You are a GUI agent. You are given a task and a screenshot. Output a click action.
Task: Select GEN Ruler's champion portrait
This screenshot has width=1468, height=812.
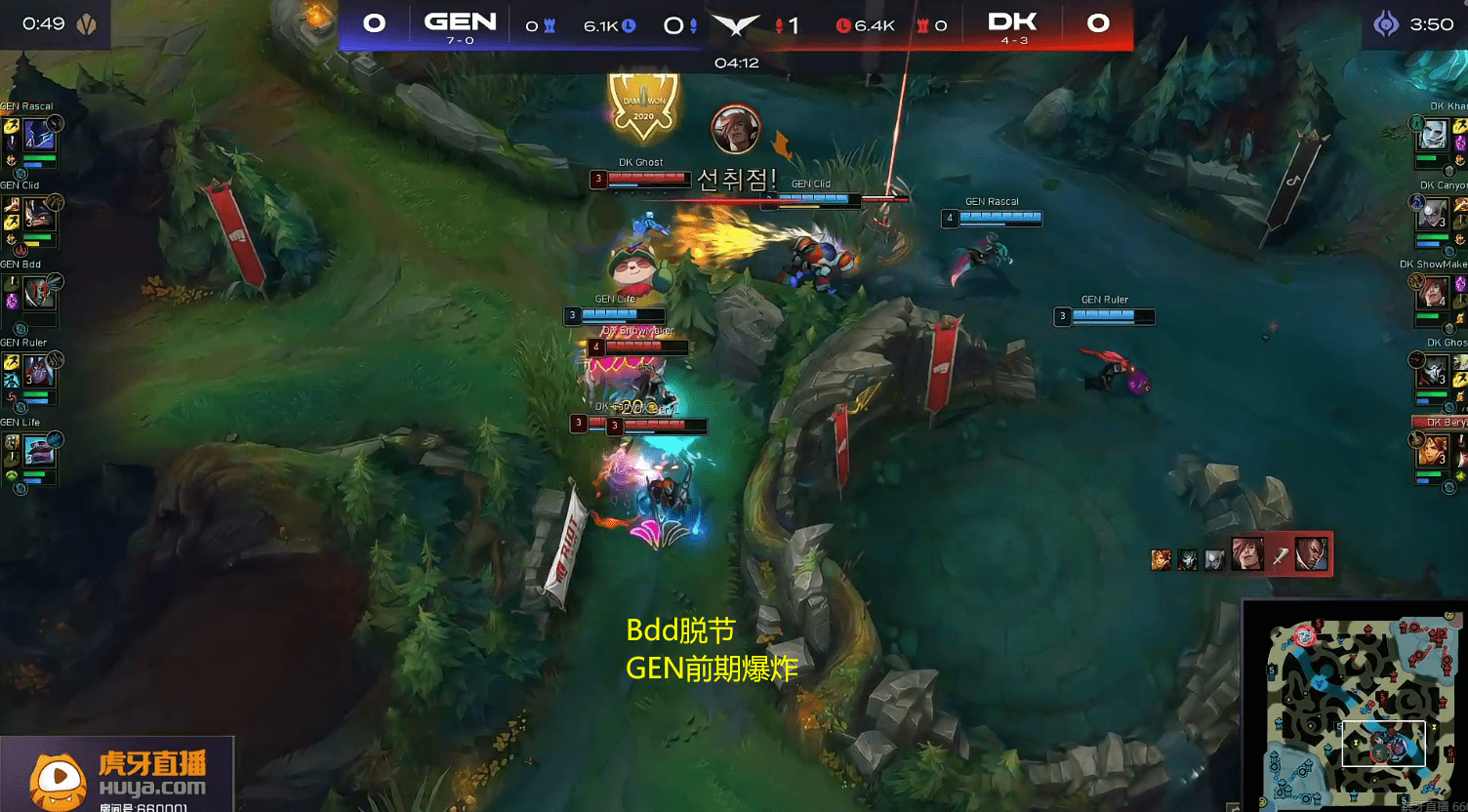pyautogui.click(x=38, y=370)
